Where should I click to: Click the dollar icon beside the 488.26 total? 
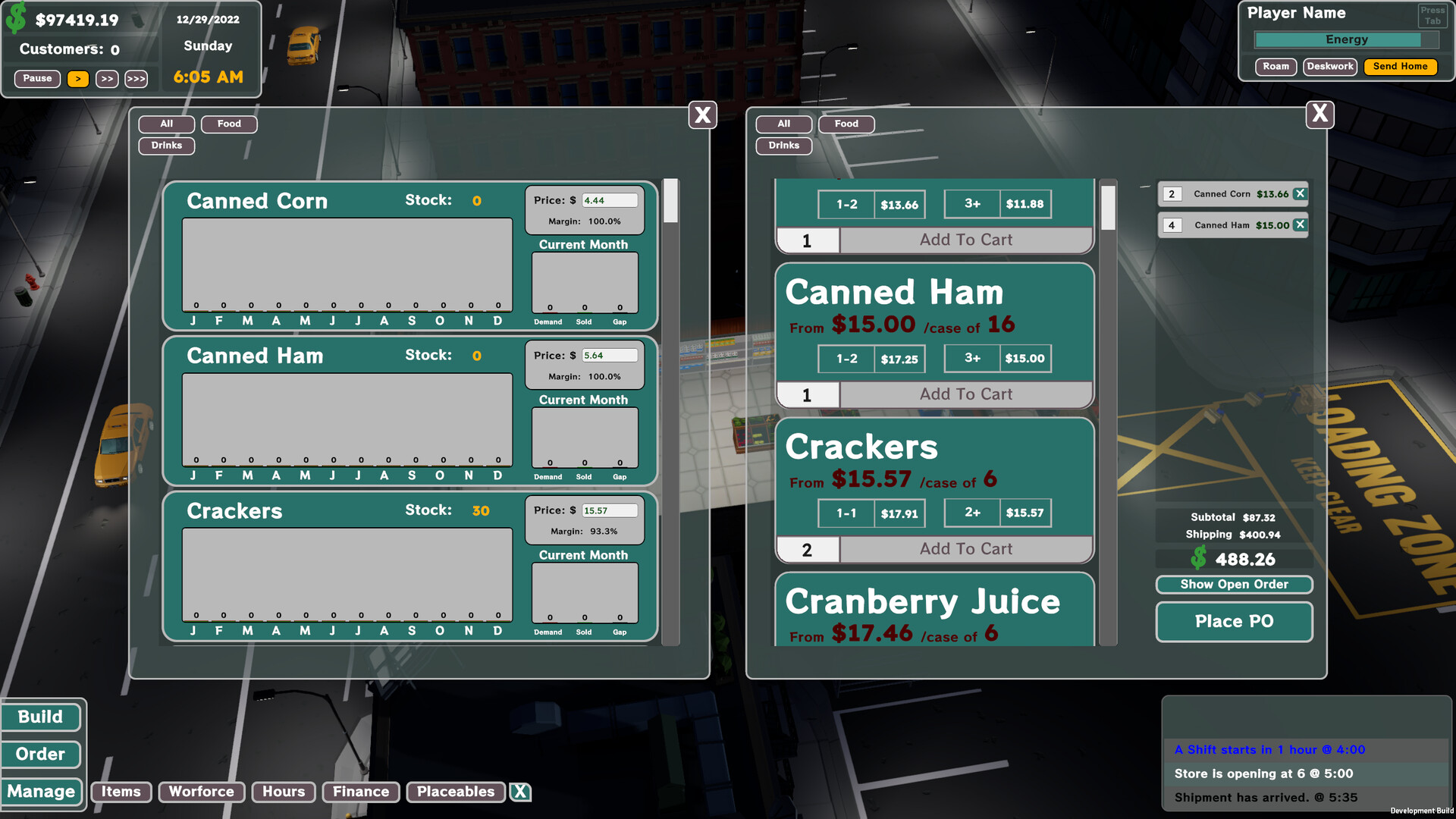[x=1199, y=559]
